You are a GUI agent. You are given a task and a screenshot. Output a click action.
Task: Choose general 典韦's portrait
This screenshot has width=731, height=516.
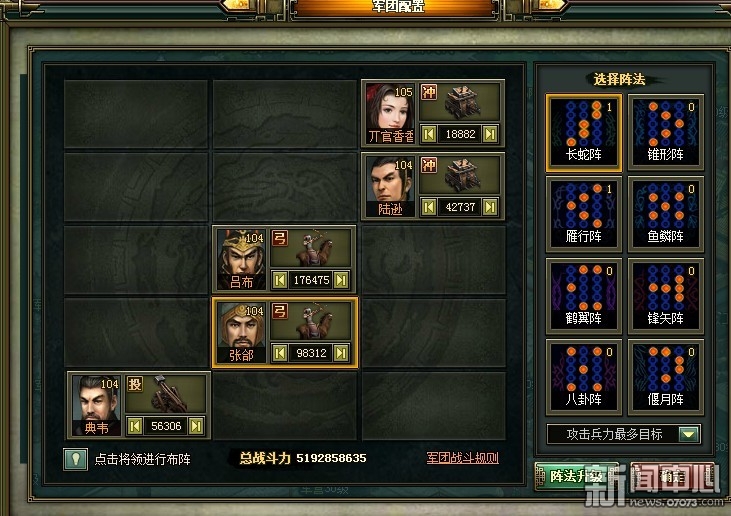pyautogui.click(x=96, y=404)
